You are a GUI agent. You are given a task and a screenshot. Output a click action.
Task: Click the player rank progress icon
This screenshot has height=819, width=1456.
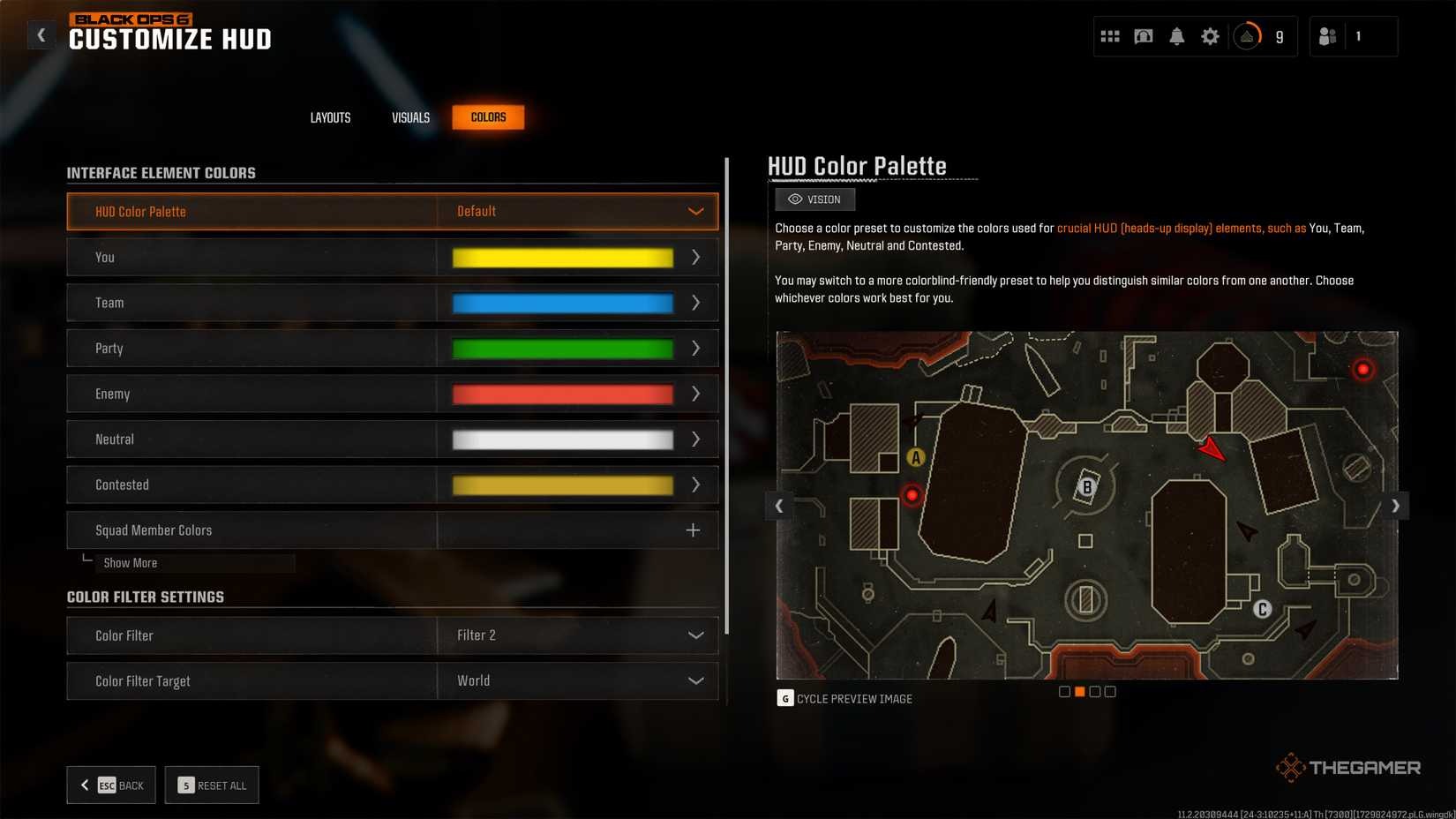pyautogui.click(x=1246, y=36)
